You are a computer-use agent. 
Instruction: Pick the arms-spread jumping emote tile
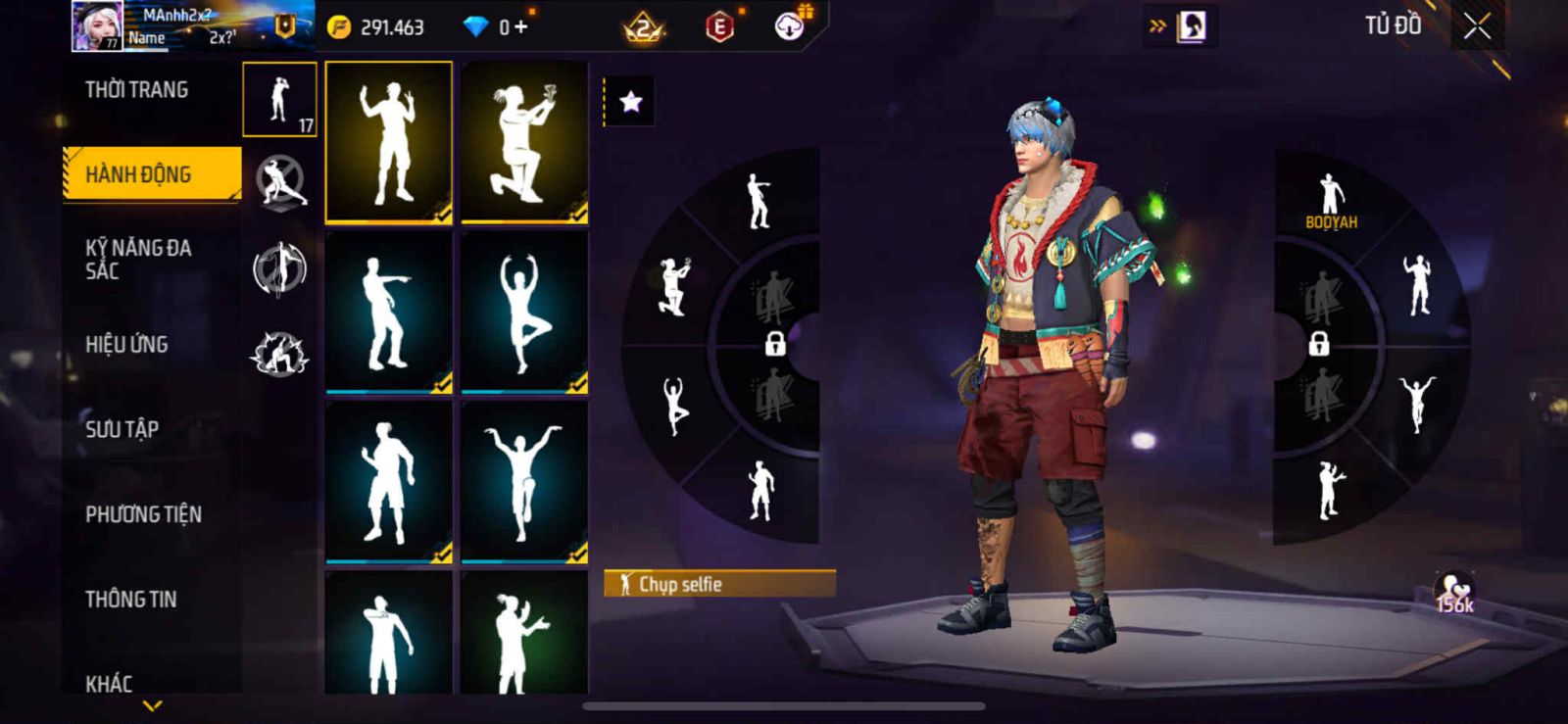coord(524,482)
